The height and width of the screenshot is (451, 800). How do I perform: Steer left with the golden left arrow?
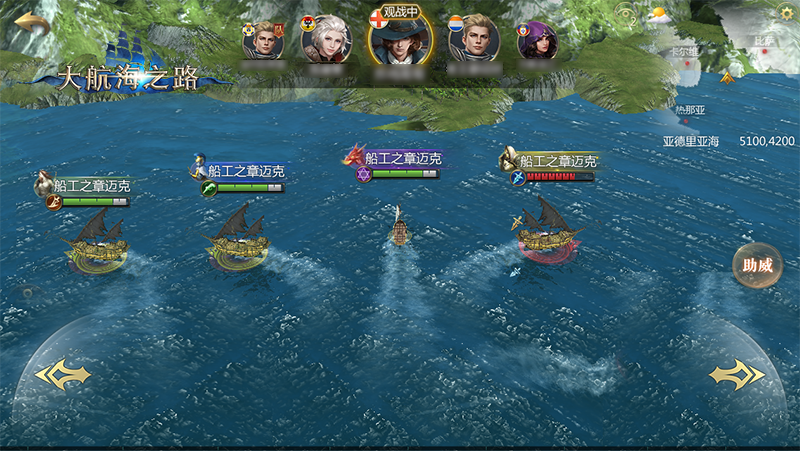tap(62, 375)
